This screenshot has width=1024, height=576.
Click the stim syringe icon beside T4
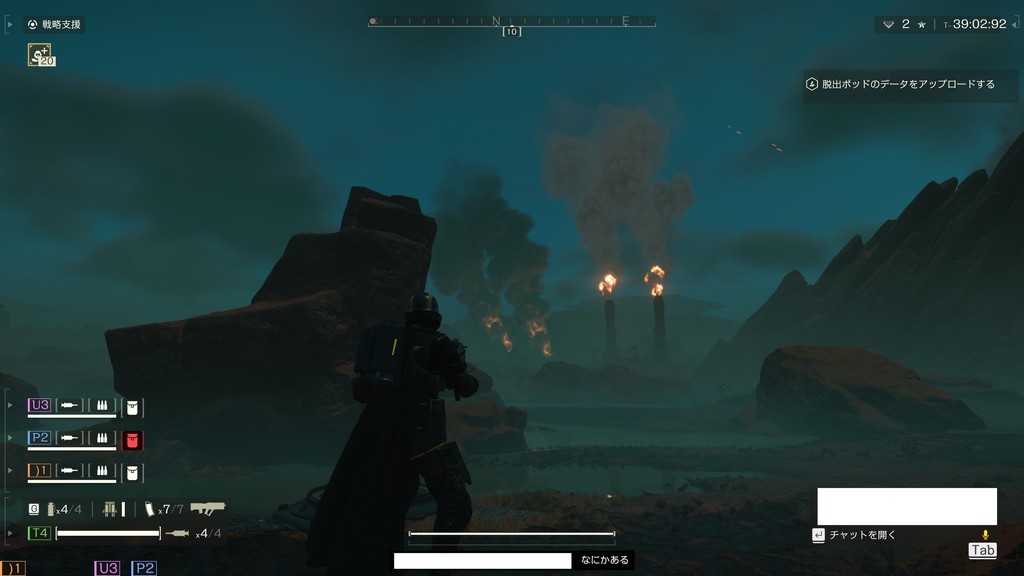tap(177, 533)
